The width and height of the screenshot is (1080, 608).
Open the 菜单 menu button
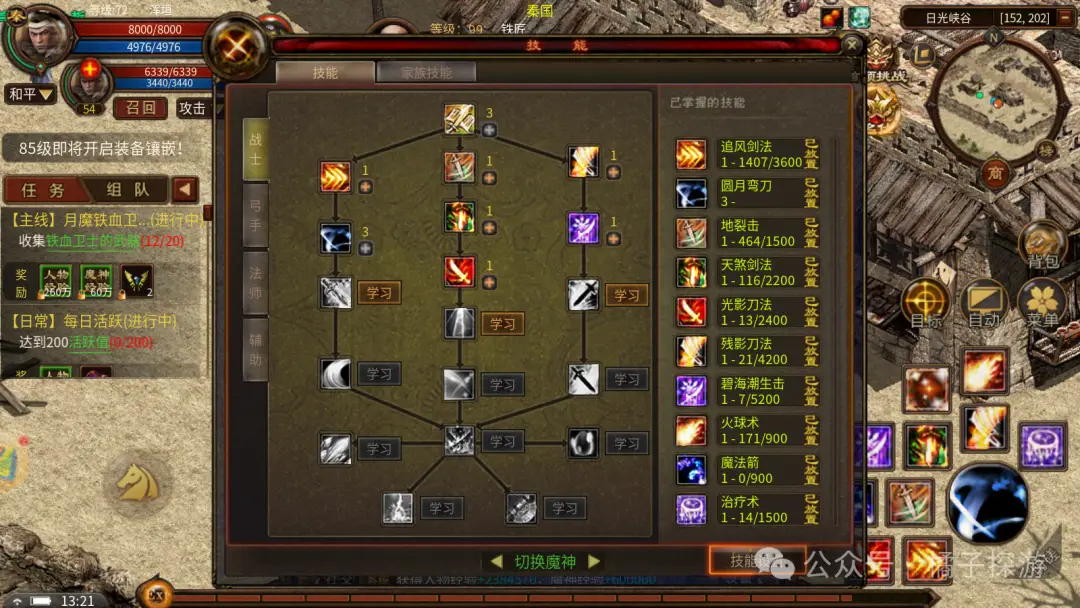(1042, 304)
